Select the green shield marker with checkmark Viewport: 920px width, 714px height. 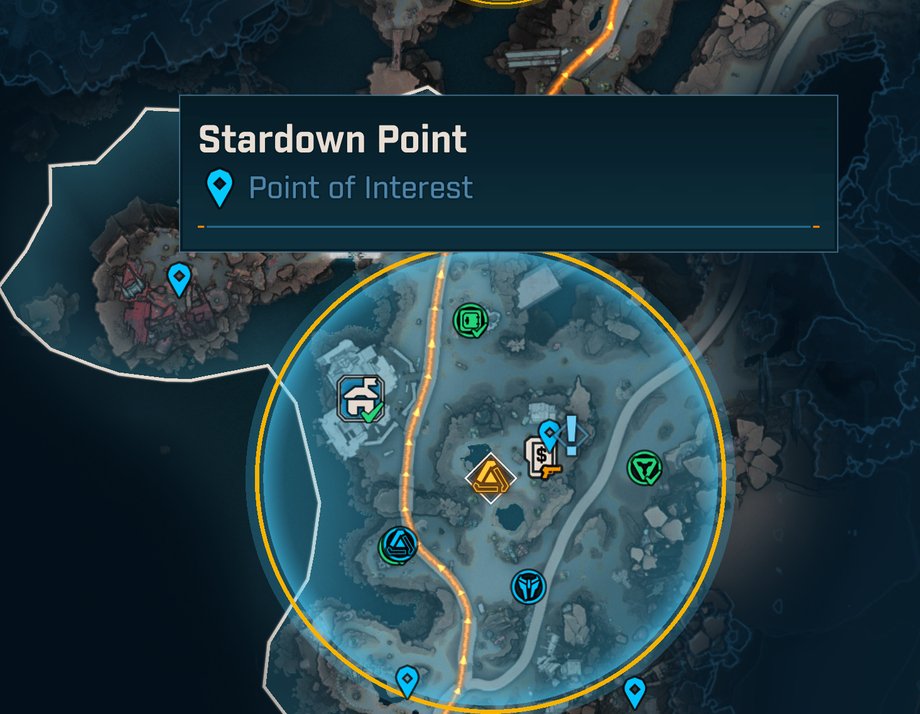[643, 467]
